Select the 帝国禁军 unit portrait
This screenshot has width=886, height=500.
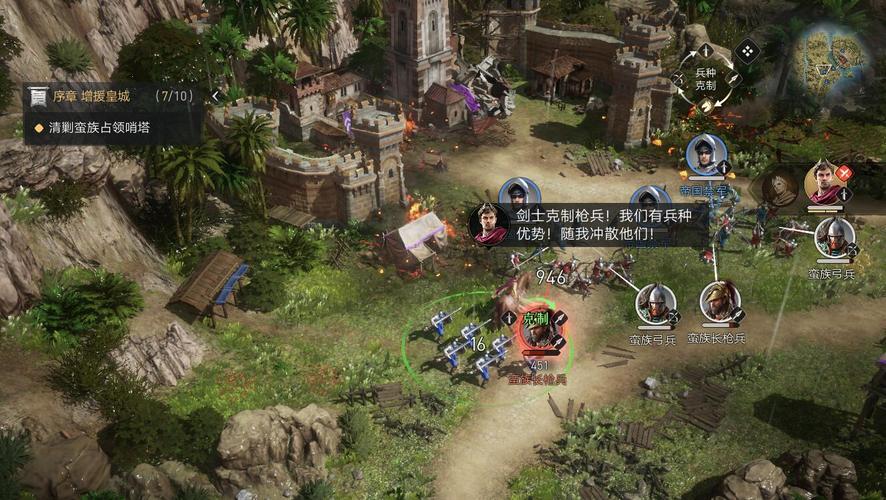706,154
